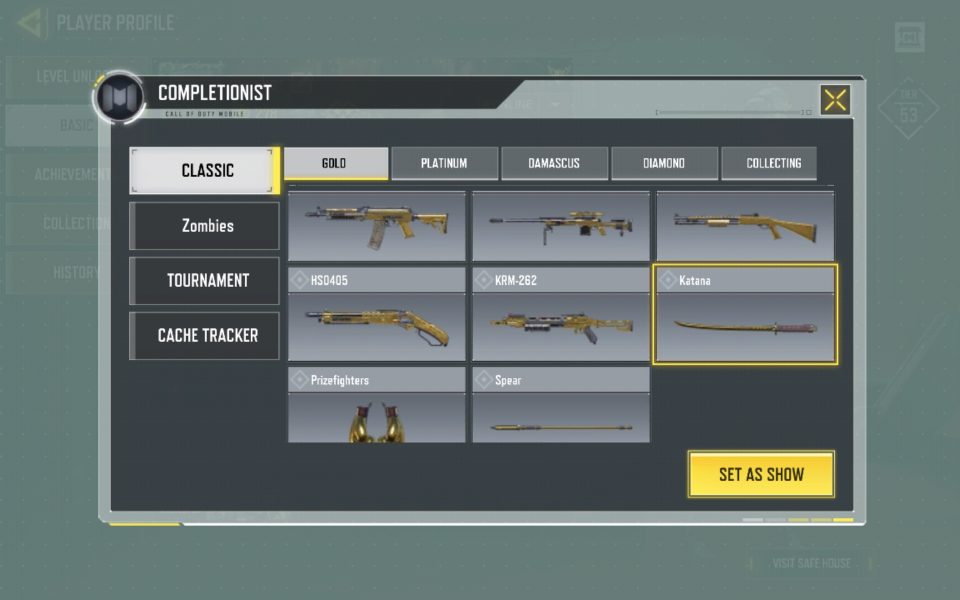This screenshot has width=960, height=600.
Task: Choose the gold Spear tile
Action: (x=561, y=405)
